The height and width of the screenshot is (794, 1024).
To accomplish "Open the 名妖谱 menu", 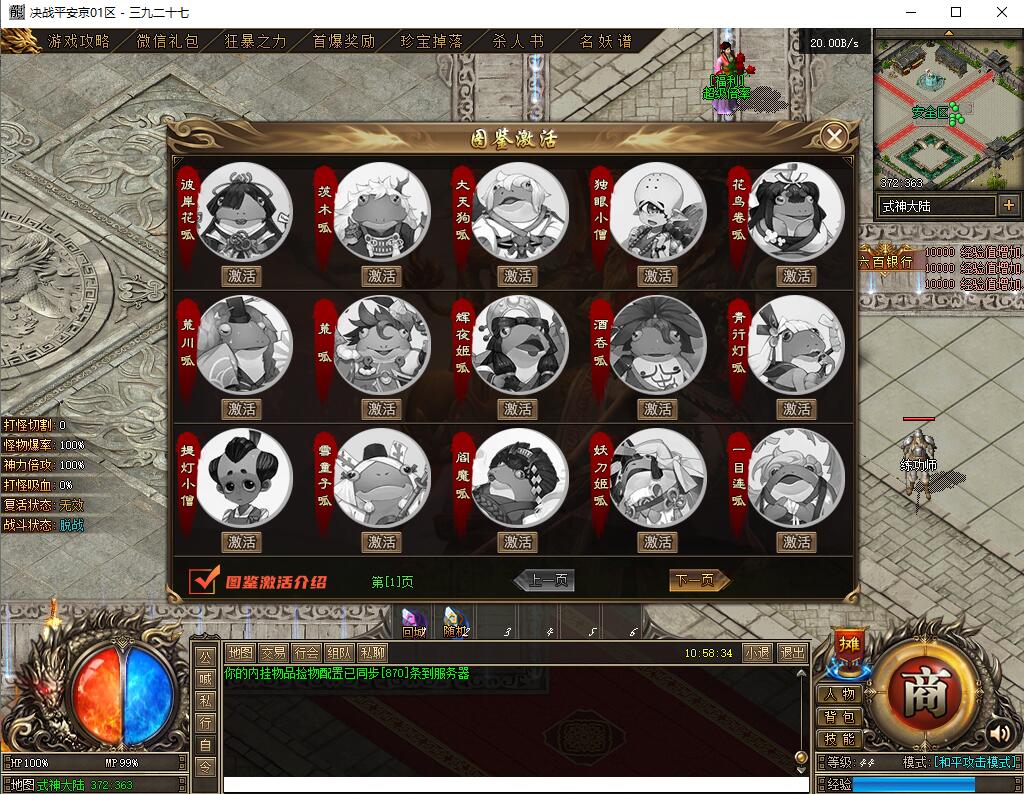I will pos(606,42).
